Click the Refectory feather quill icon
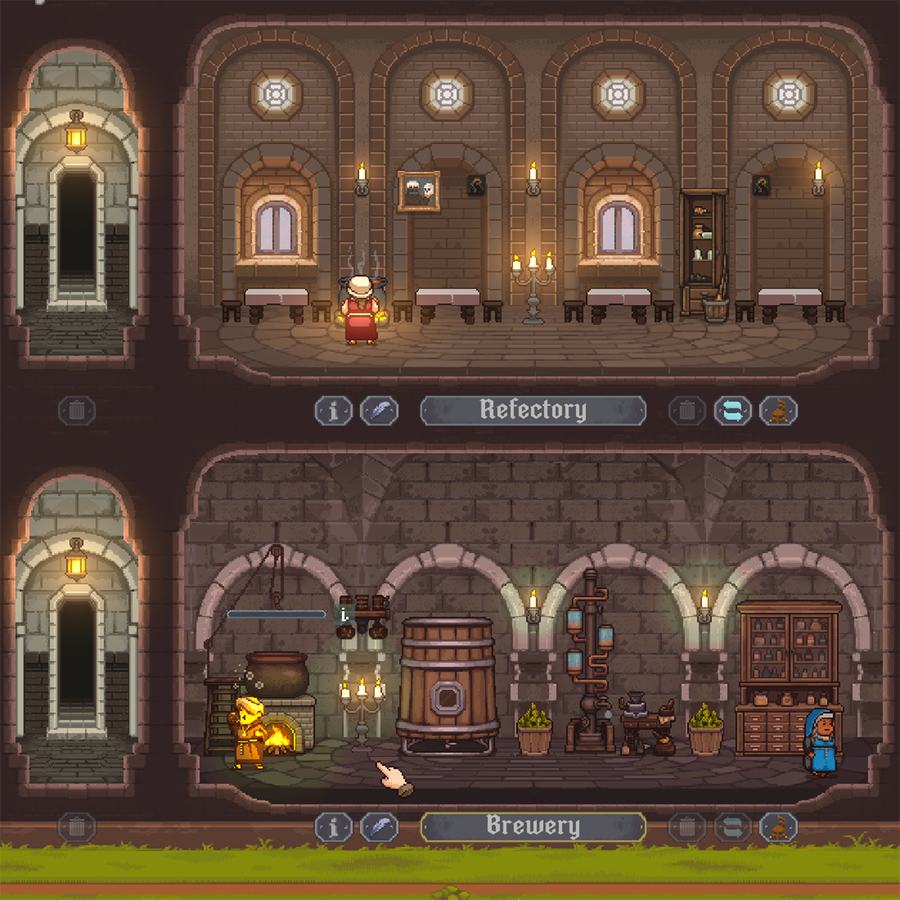 pos(379,411)
